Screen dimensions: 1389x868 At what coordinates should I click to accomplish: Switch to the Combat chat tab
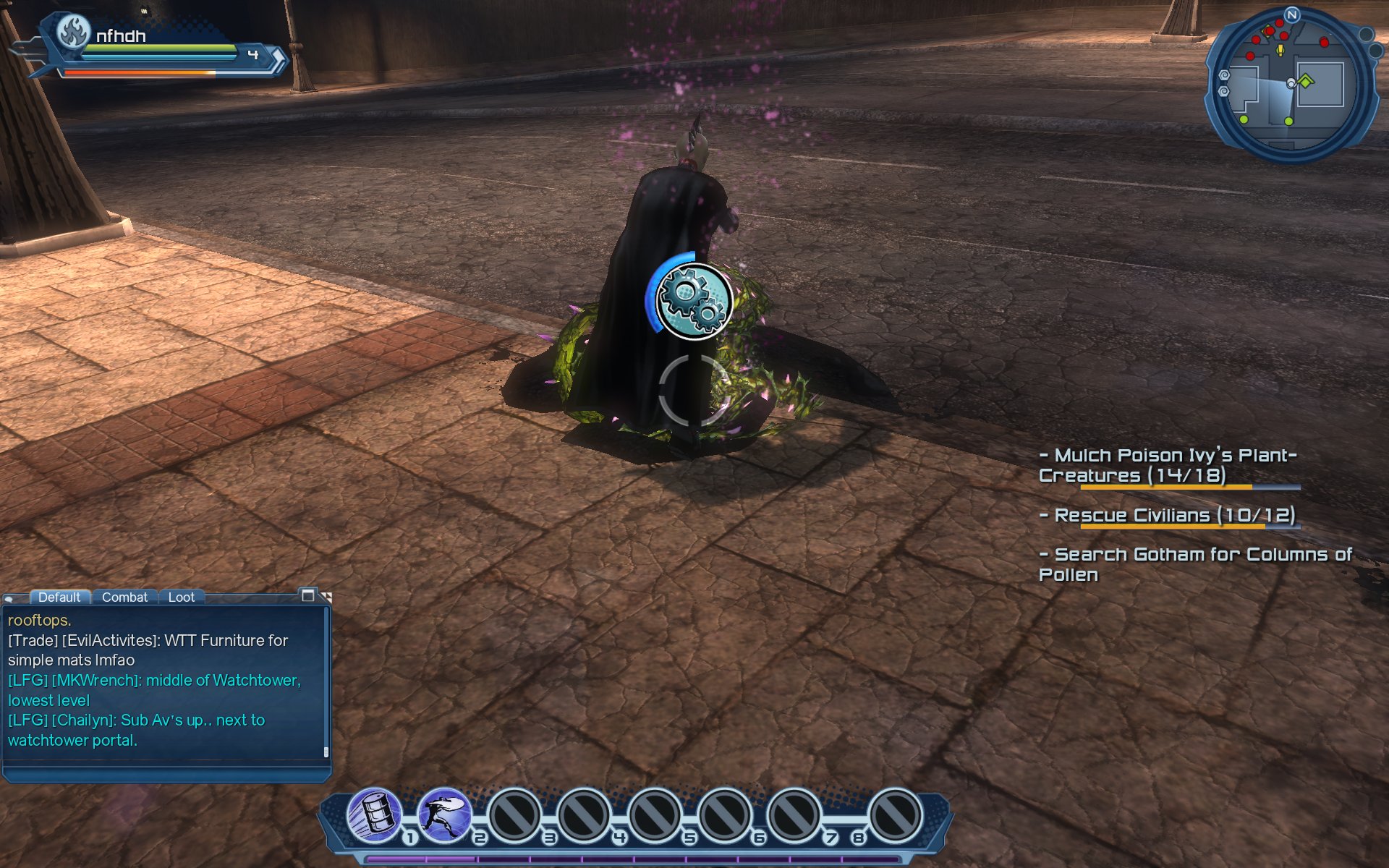pyautogui.click(x=124, y=597)
